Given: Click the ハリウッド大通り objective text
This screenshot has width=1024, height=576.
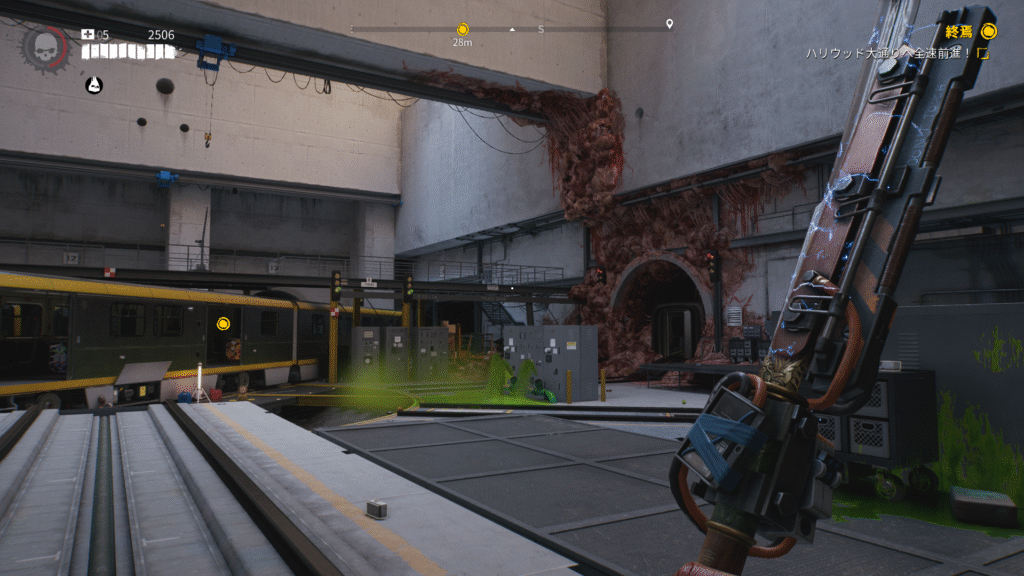Looking at the screenshot, I should tap(889, 53).
